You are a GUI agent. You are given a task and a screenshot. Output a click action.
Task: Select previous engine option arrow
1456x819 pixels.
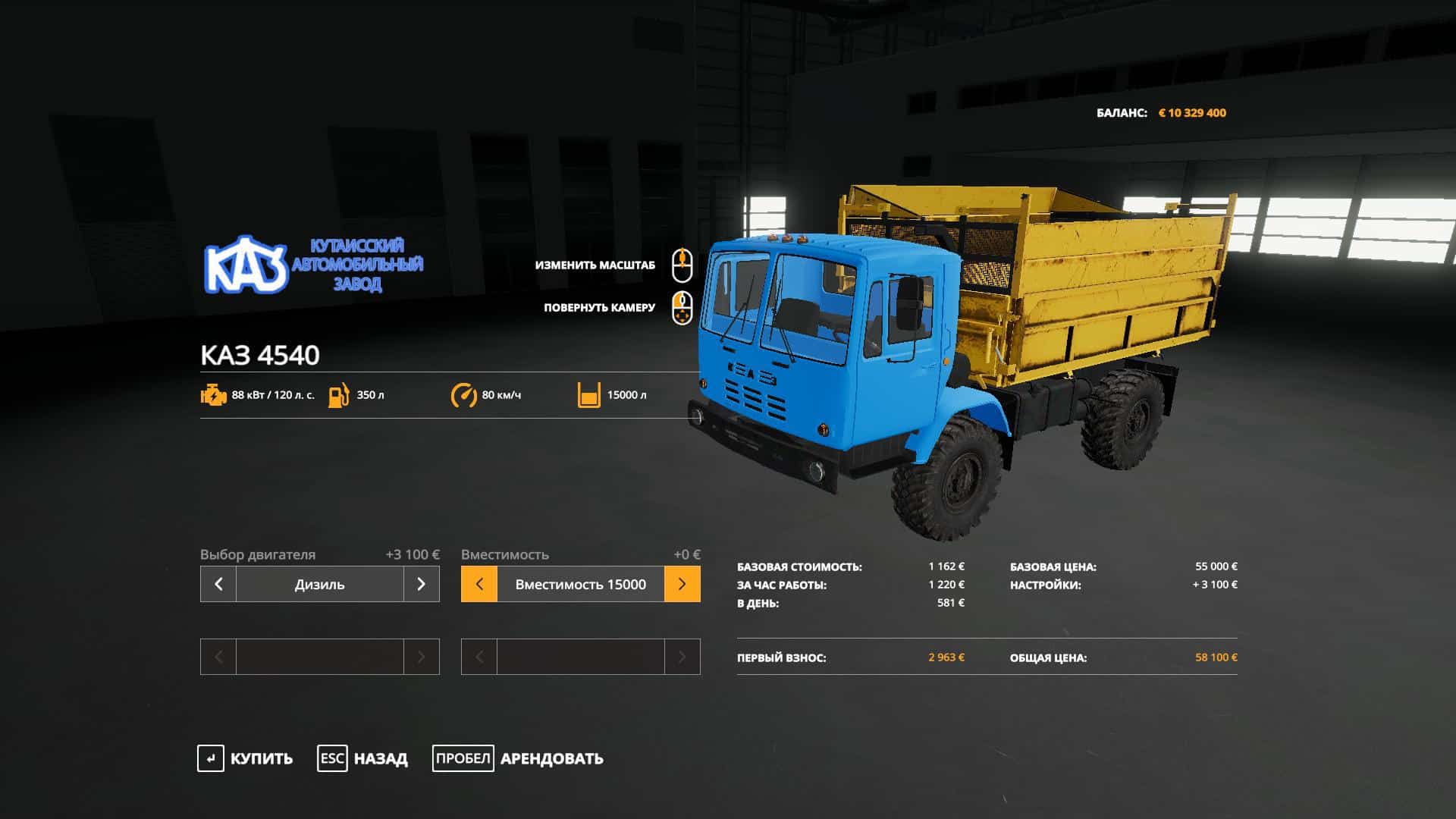point(218,584)
